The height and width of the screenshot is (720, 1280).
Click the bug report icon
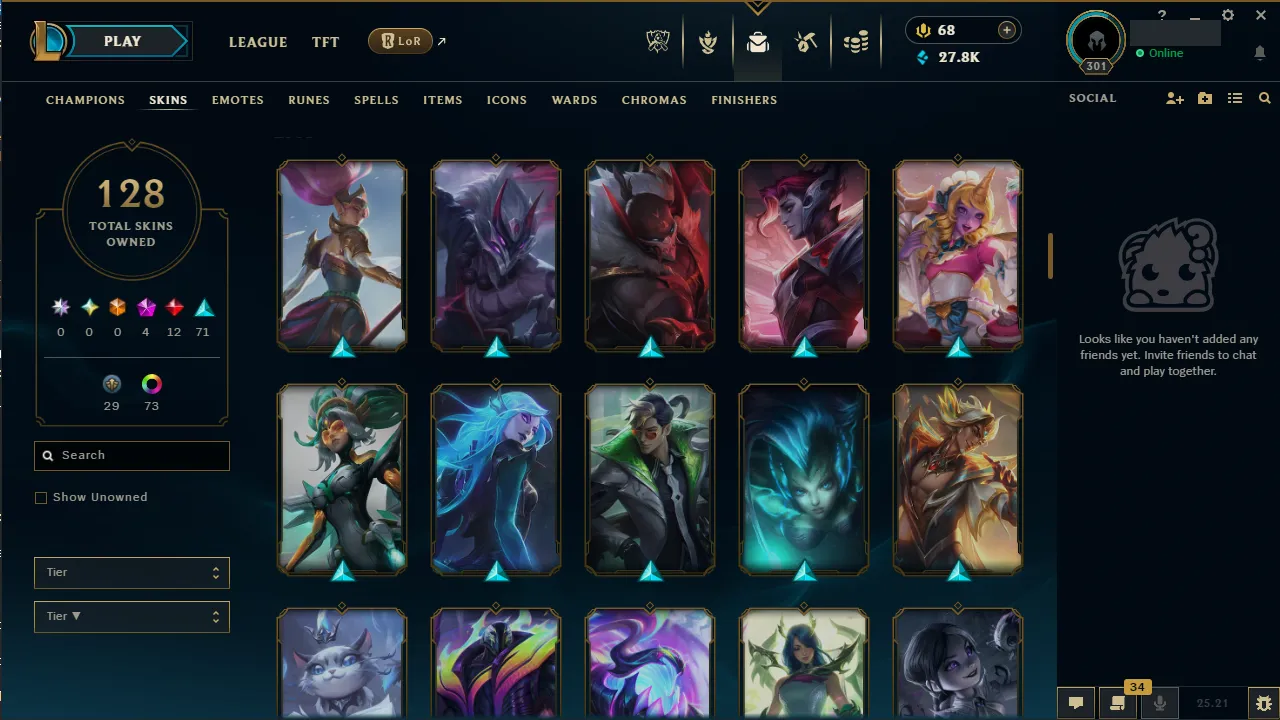pyautogui.click(x=1263, y=703)
